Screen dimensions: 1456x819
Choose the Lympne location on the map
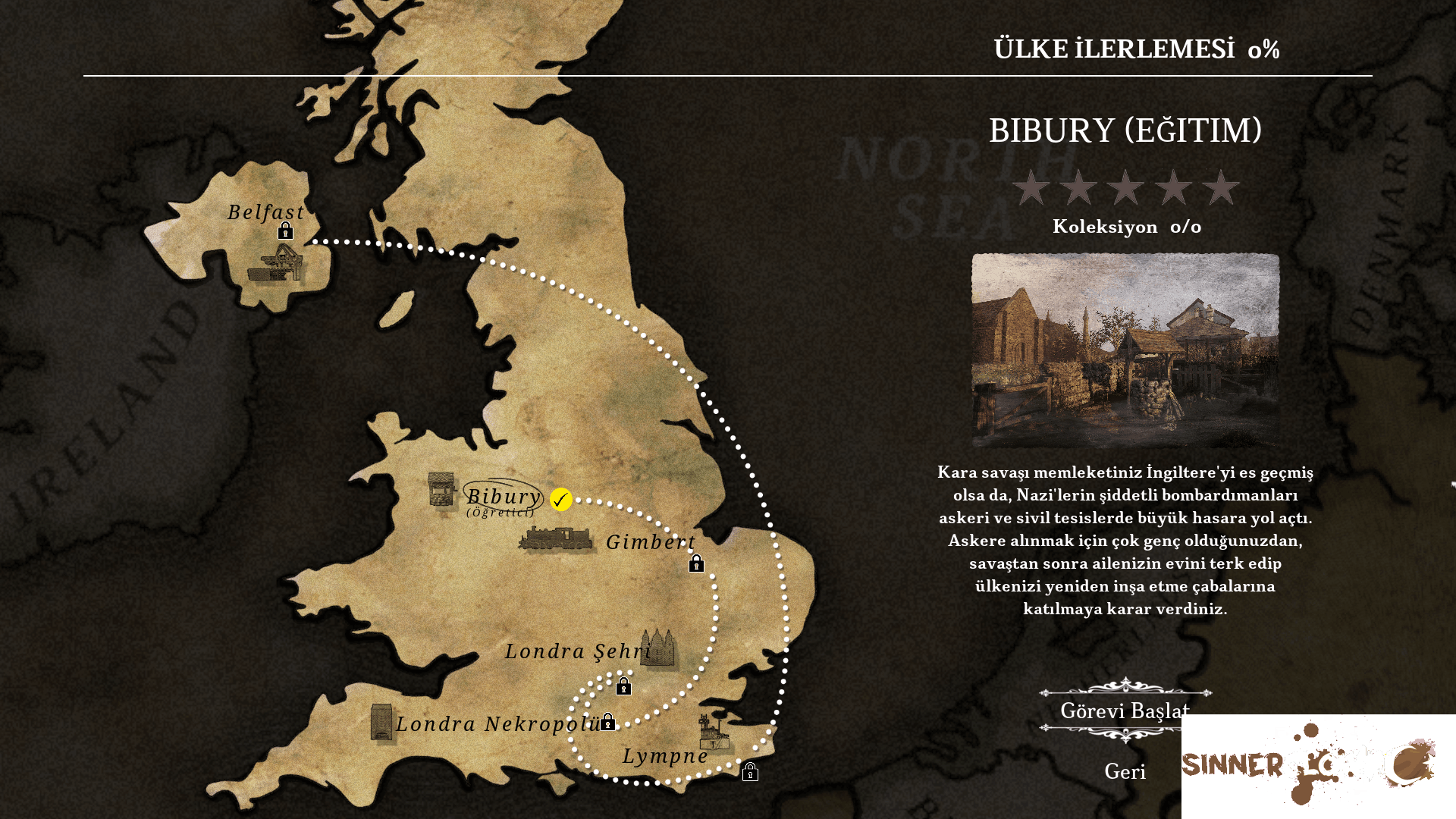(x=665, y=756)
